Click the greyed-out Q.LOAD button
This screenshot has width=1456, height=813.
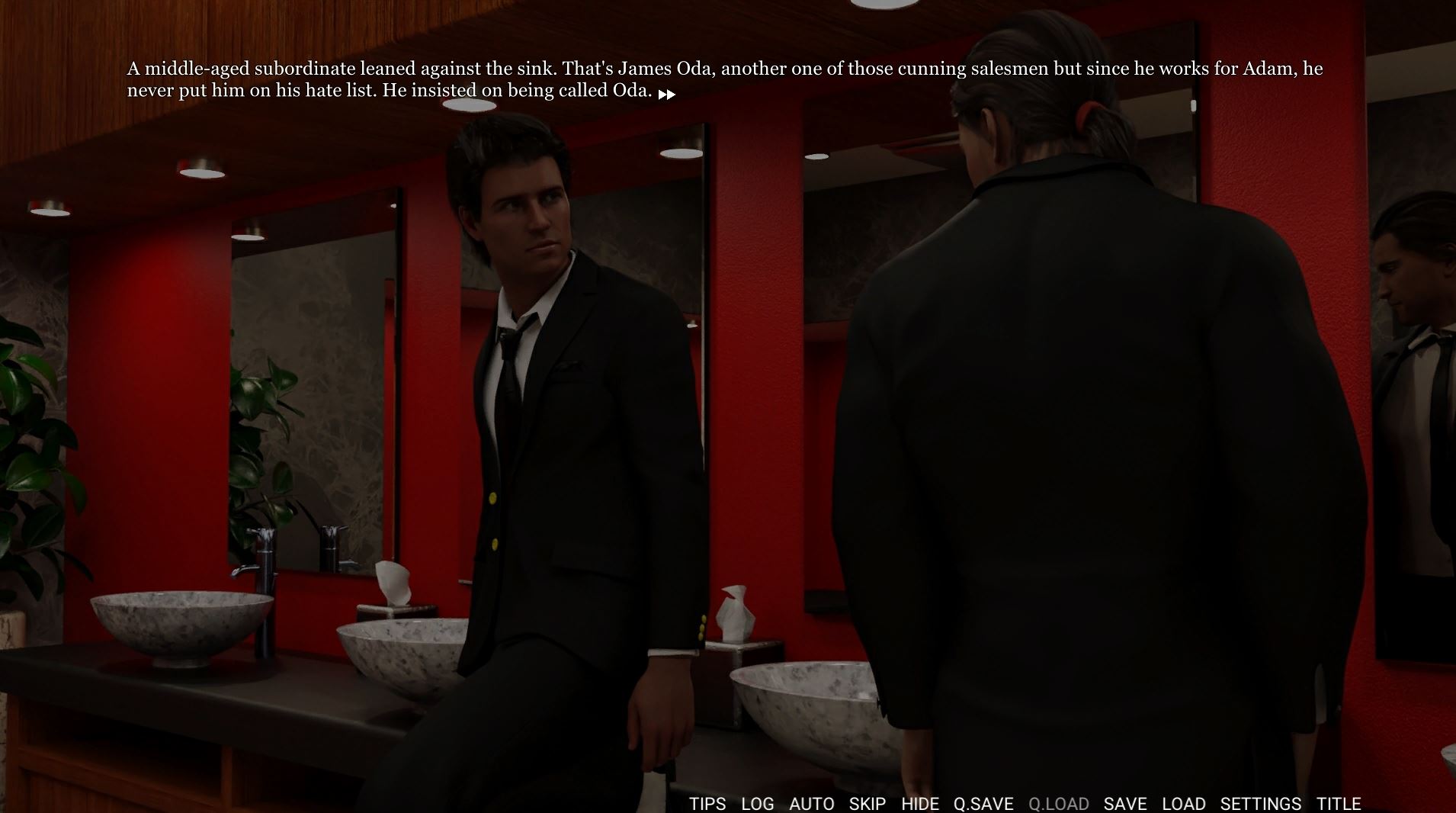1058,804
